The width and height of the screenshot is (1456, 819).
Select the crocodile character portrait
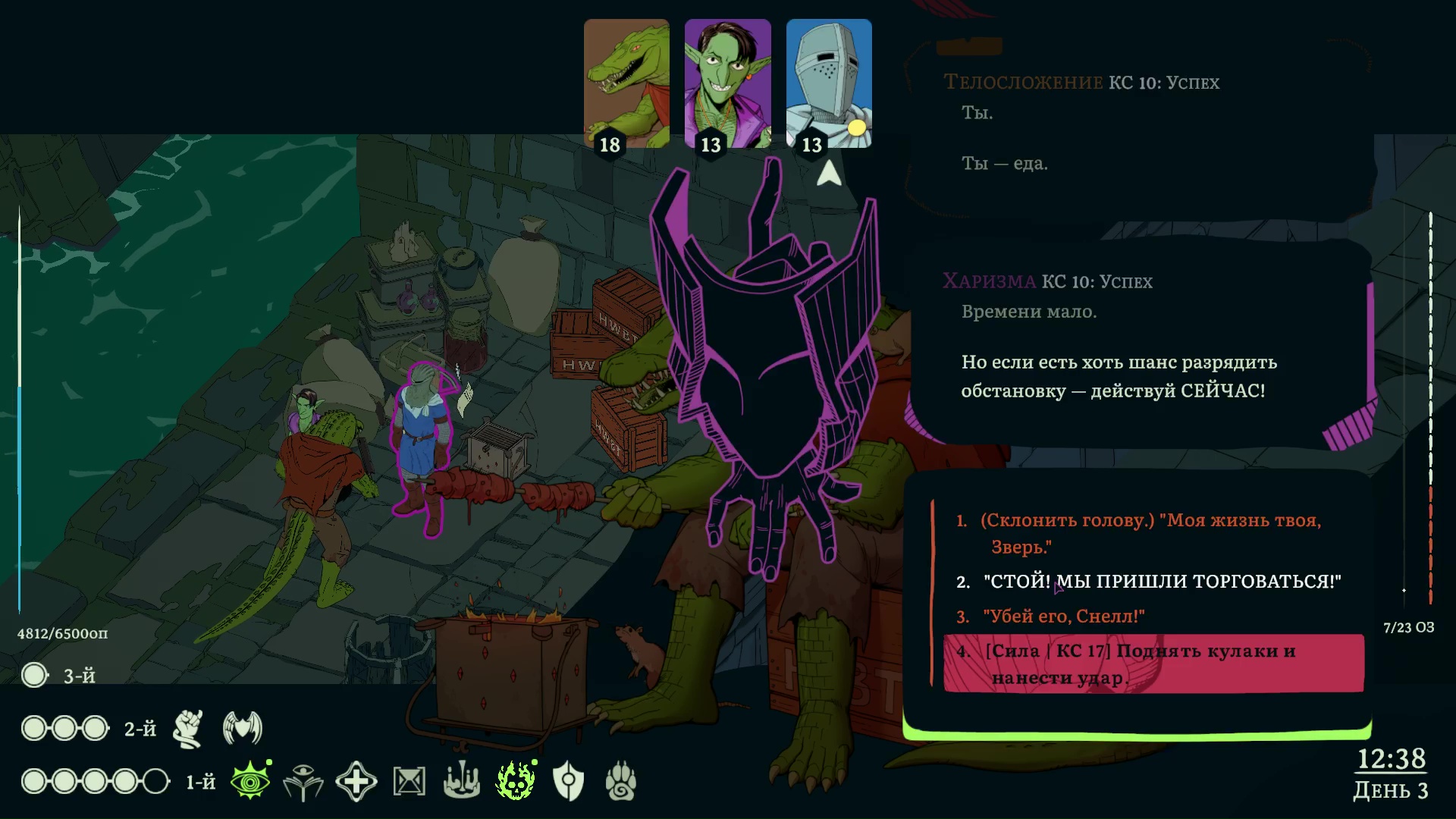pyautogui.click(x=626, y=83)
